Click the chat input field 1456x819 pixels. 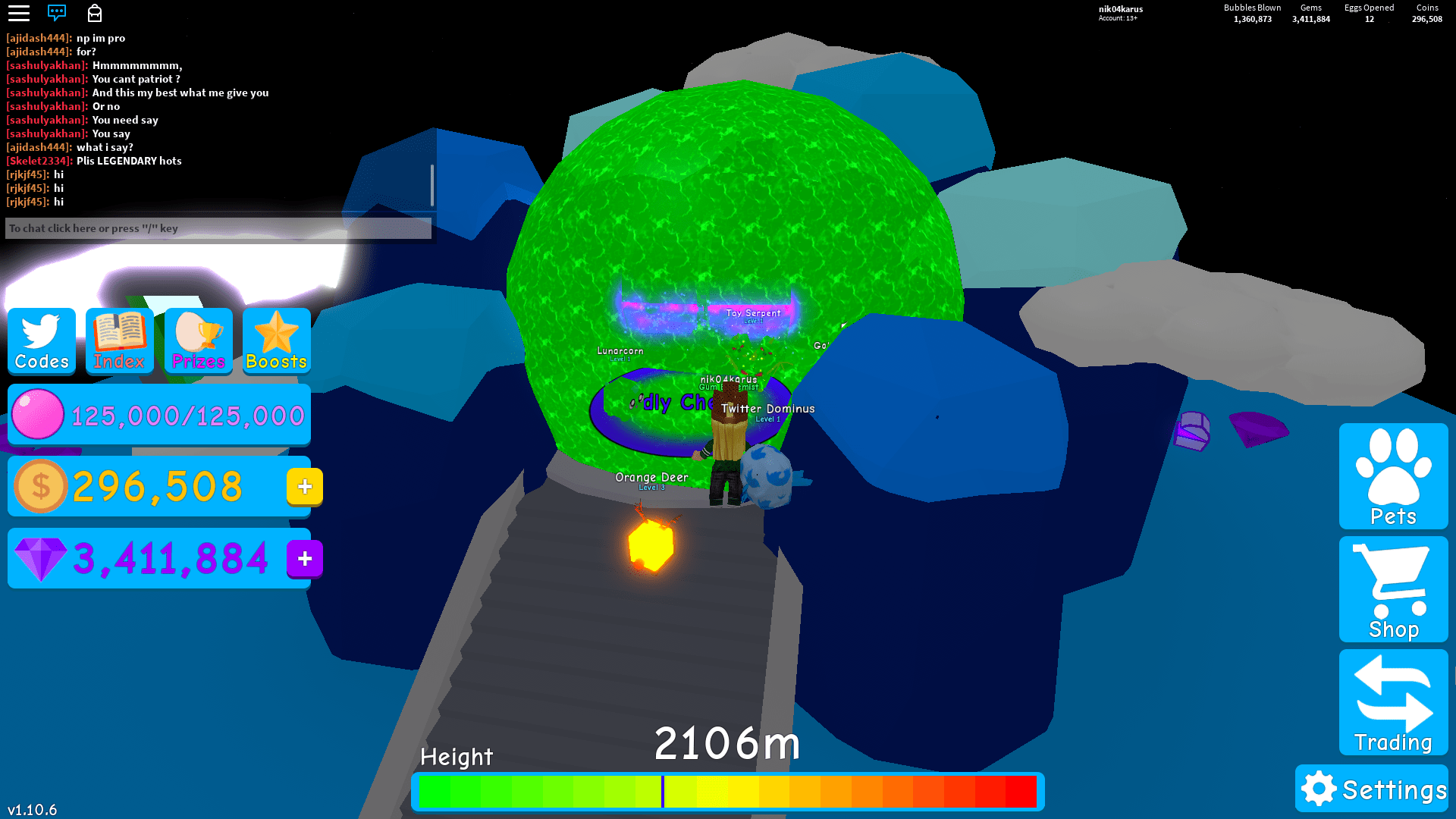pyautogui.click(x=218, y=228)
